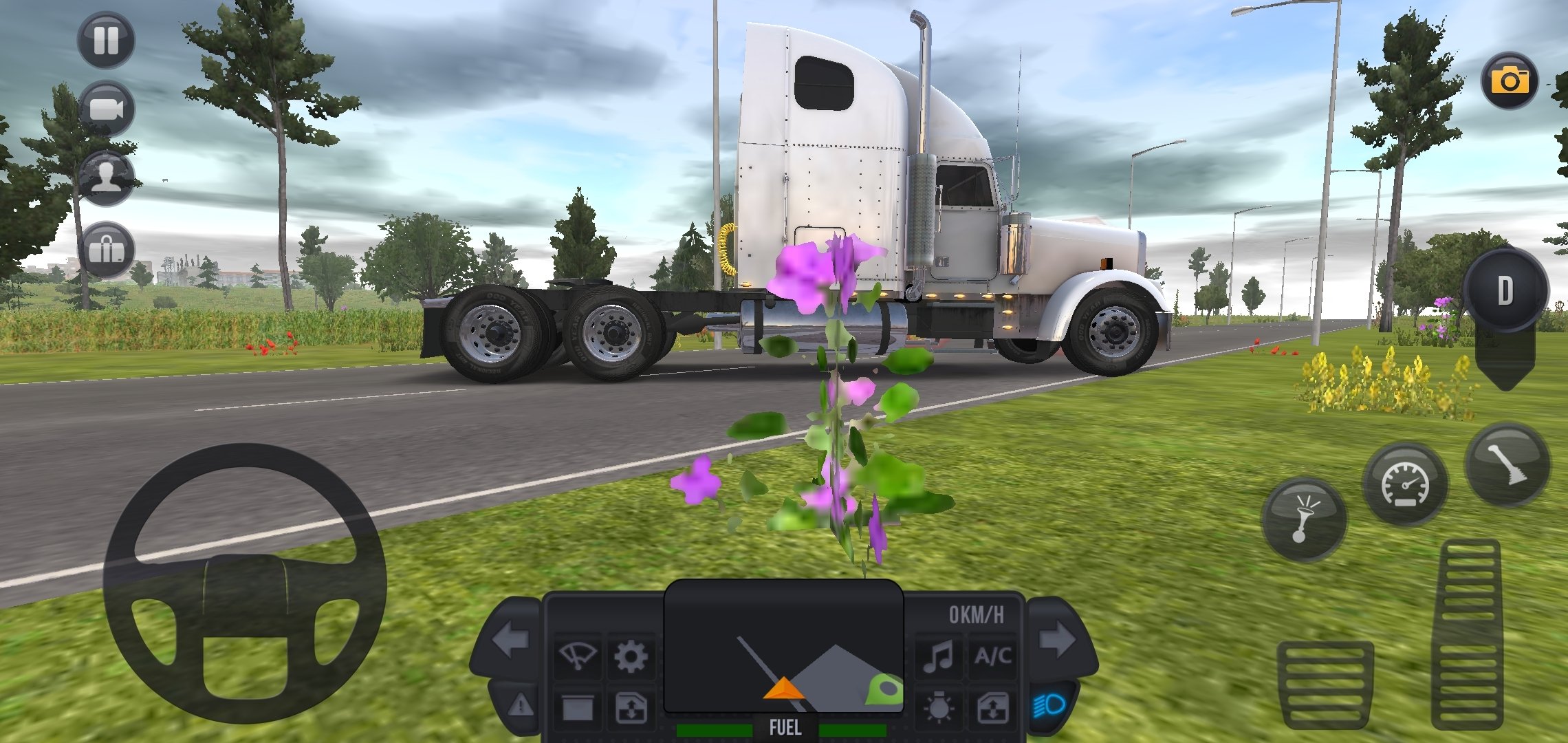Tap the video recording icon
Viewport: 1568px width, 743px height.
(x=107, y=107)
